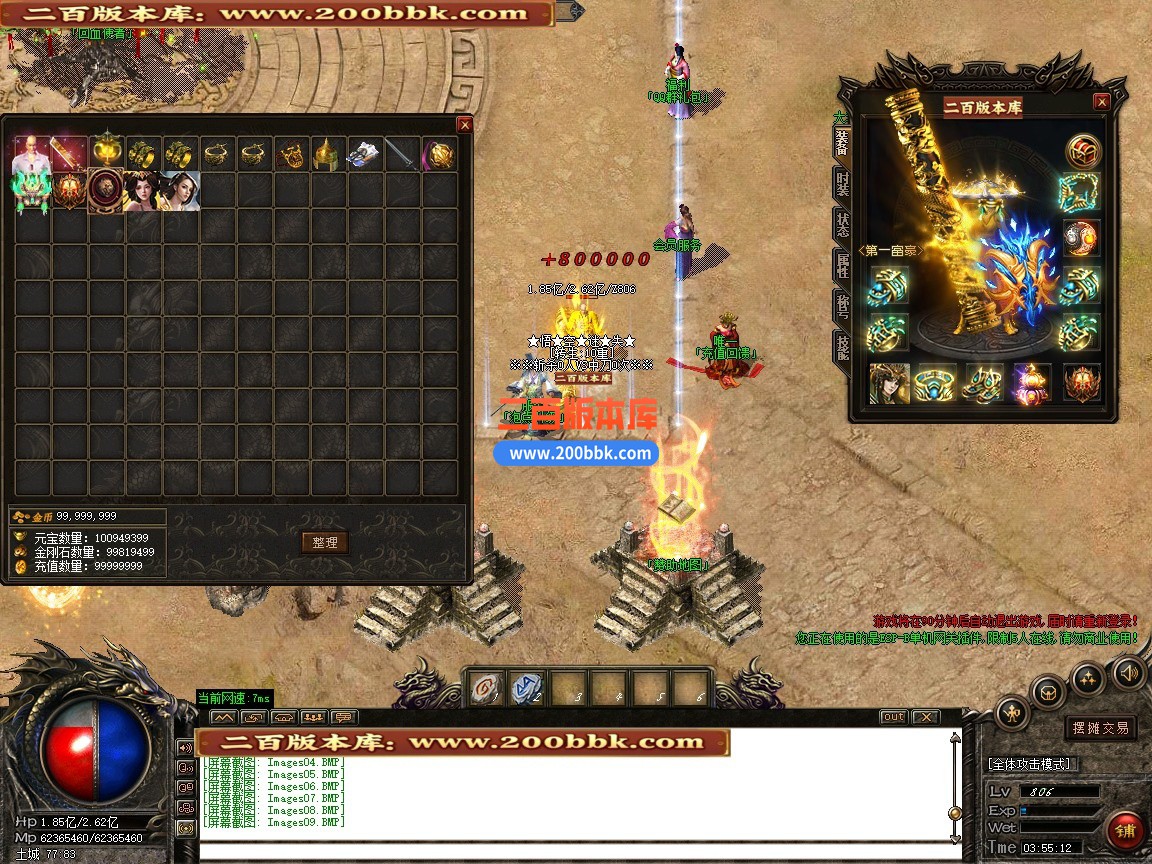1152x864 pixels.
Task: Select the yin-yang orb equipment slot
Action: pos(1081,238)
